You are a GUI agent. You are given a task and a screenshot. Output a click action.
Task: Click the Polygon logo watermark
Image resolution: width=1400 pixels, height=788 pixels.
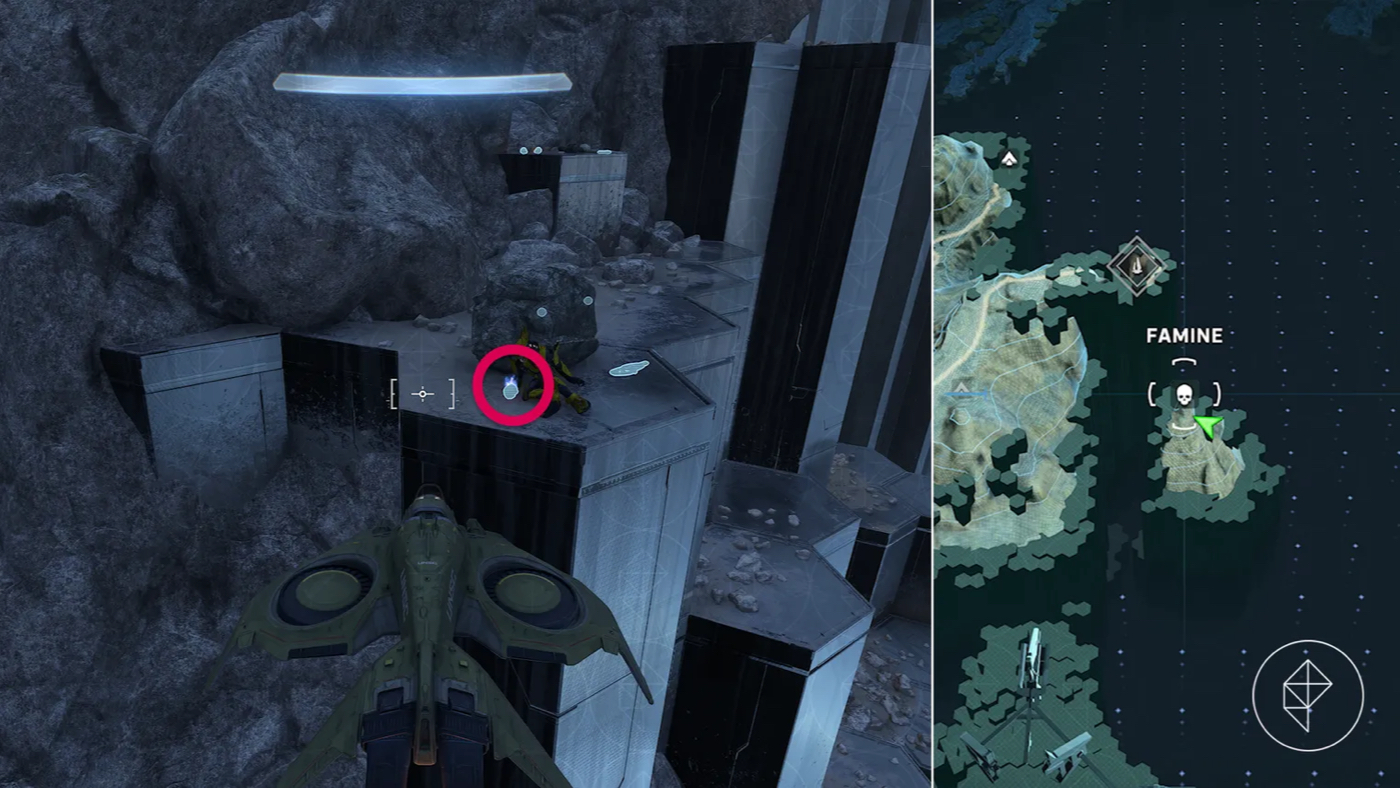[x=1307, y=695]
